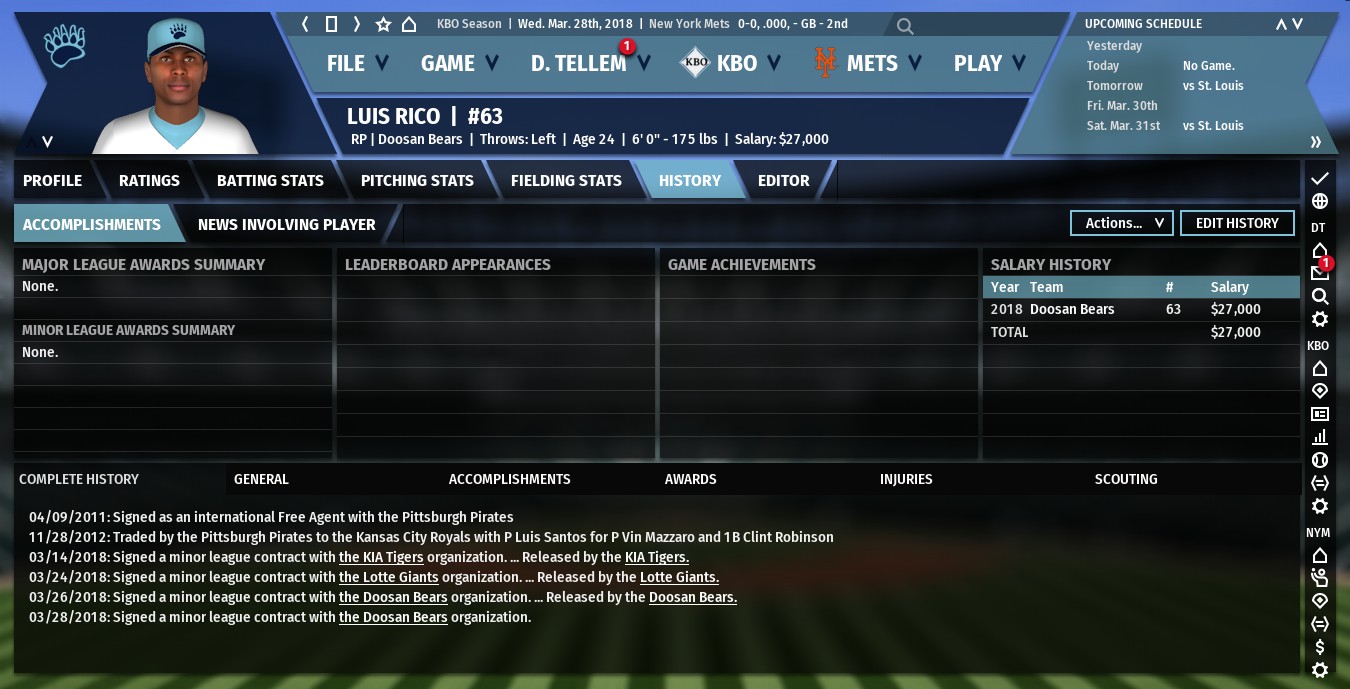Image resolution: width=1350 pixels, height=689 pixels.
Task: Open the FILE menu
Action: [x=357, y=64]
